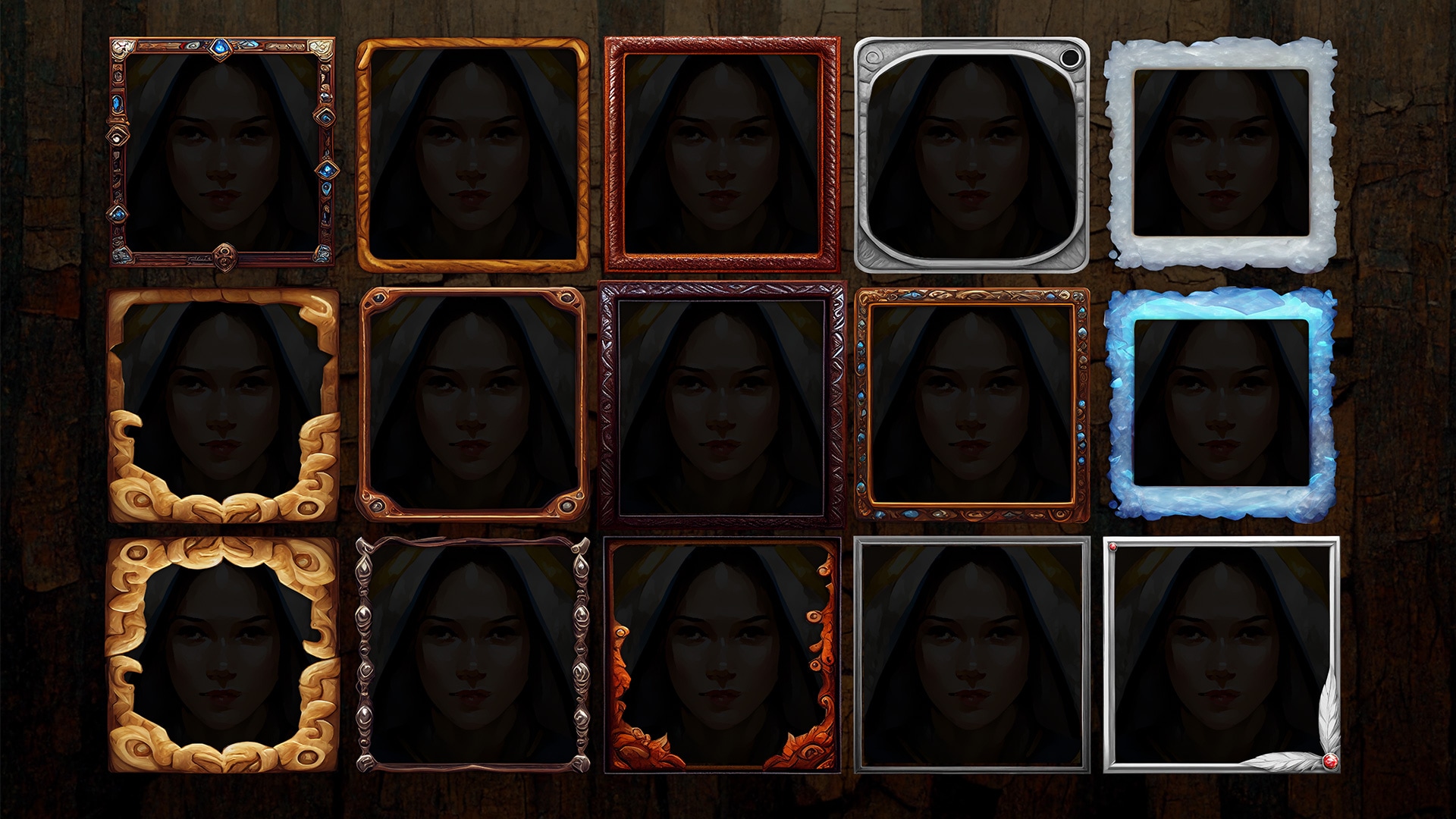Click the blue gem on the top ornate bronze frame
The width and height of the screenshot is (1456, 819).
point(221,48)
